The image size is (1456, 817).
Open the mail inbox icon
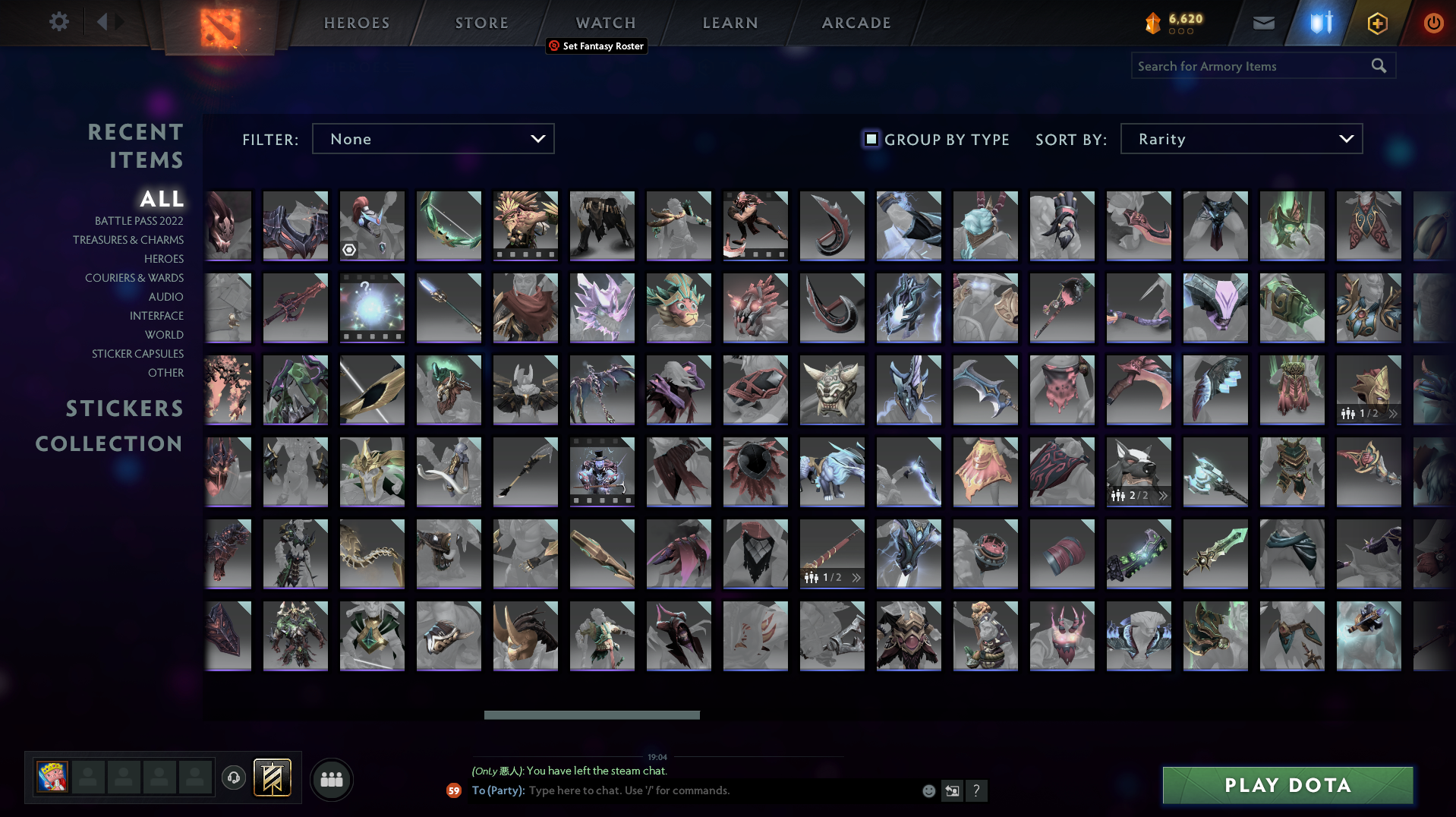tap(1262, 22)
